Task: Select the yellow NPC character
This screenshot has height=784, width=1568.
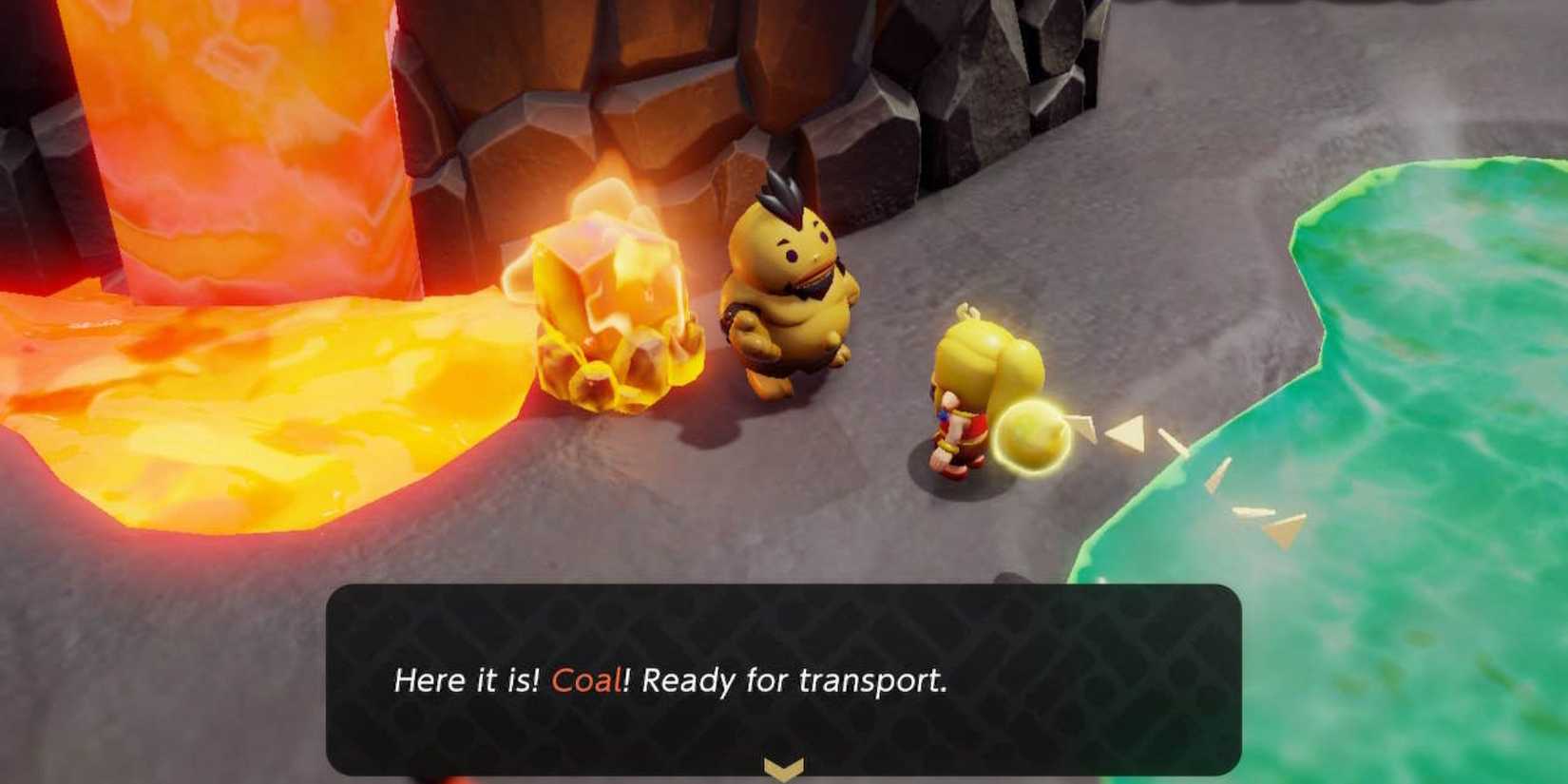Action: point(789,285)
